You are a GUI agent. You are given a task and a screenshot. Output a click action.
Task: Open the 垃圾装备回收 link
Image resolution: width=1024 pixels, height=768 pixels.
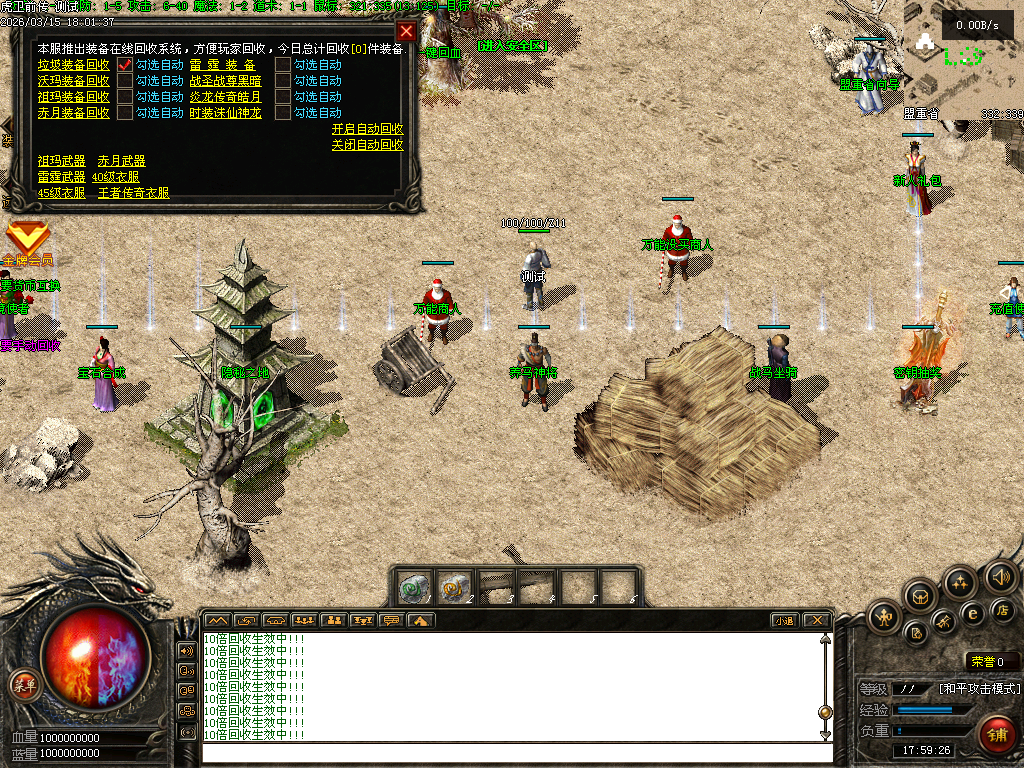pos(73,65)
